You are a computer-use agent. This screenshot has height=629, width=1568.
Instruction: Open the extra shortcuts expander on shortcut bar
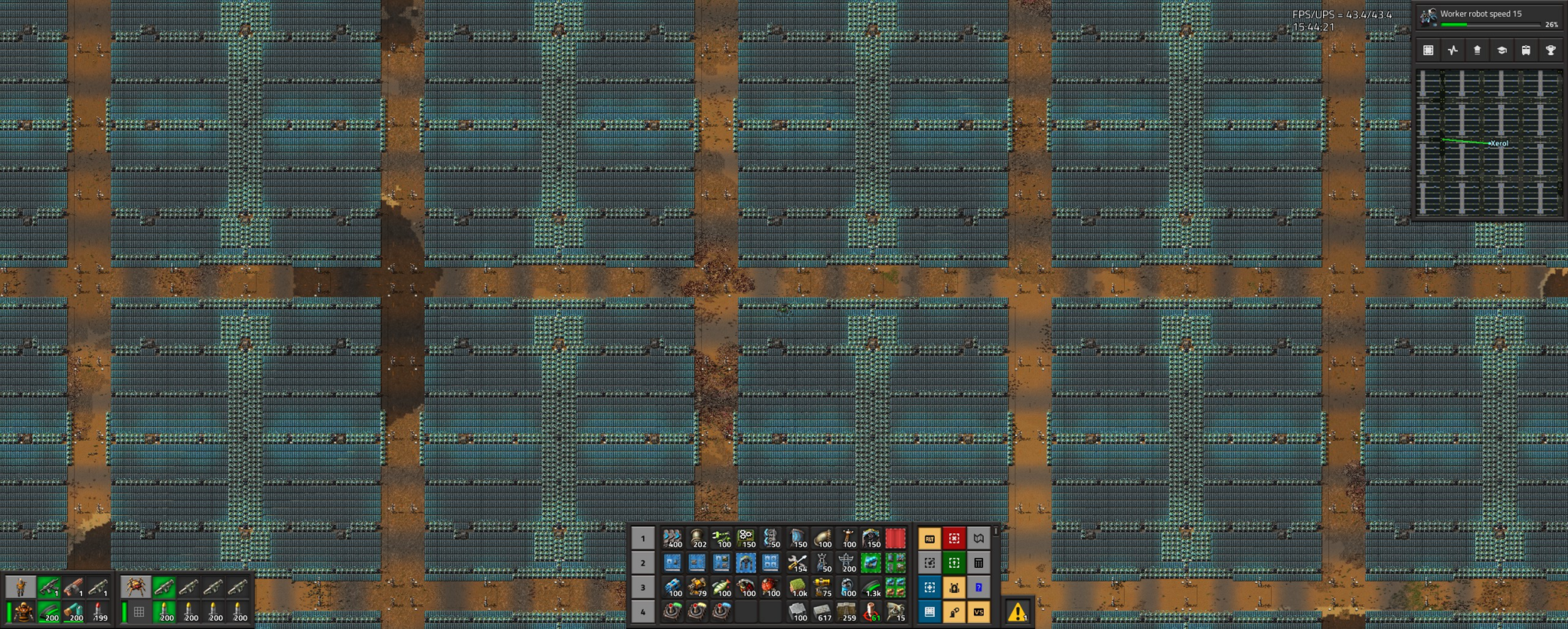(995, 531)
